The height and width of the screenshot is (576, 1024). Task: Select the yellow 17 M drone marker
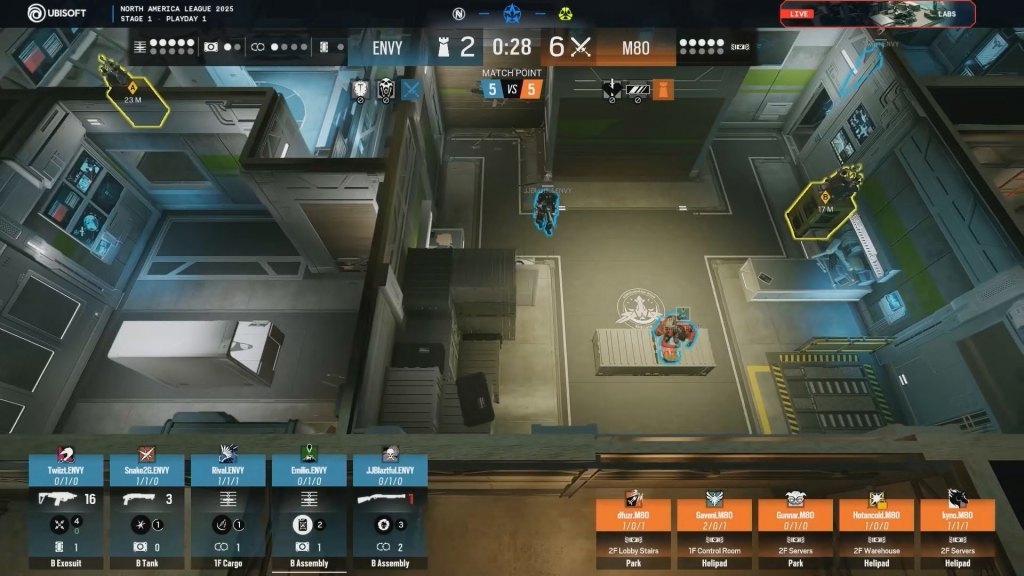click(x=824, y=205)
